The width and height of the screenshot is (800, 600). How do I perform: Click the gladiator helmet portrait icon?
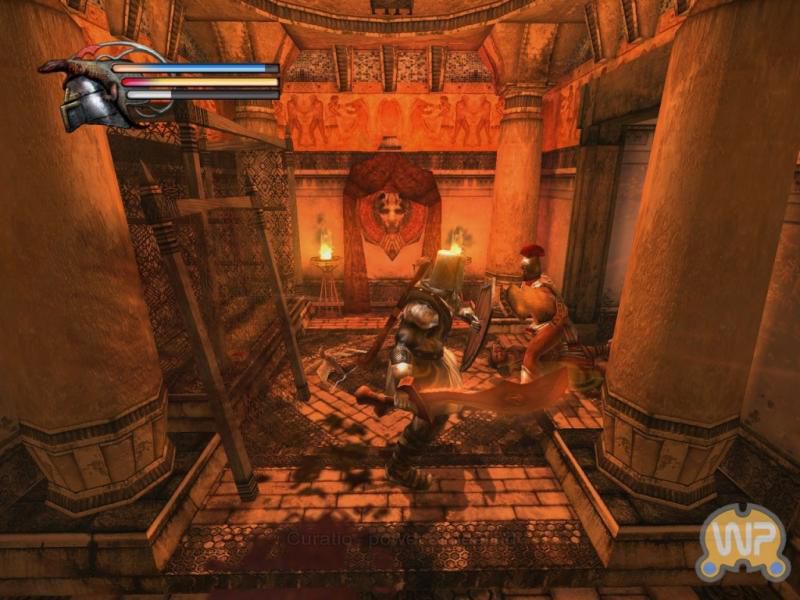pos(85,99)
